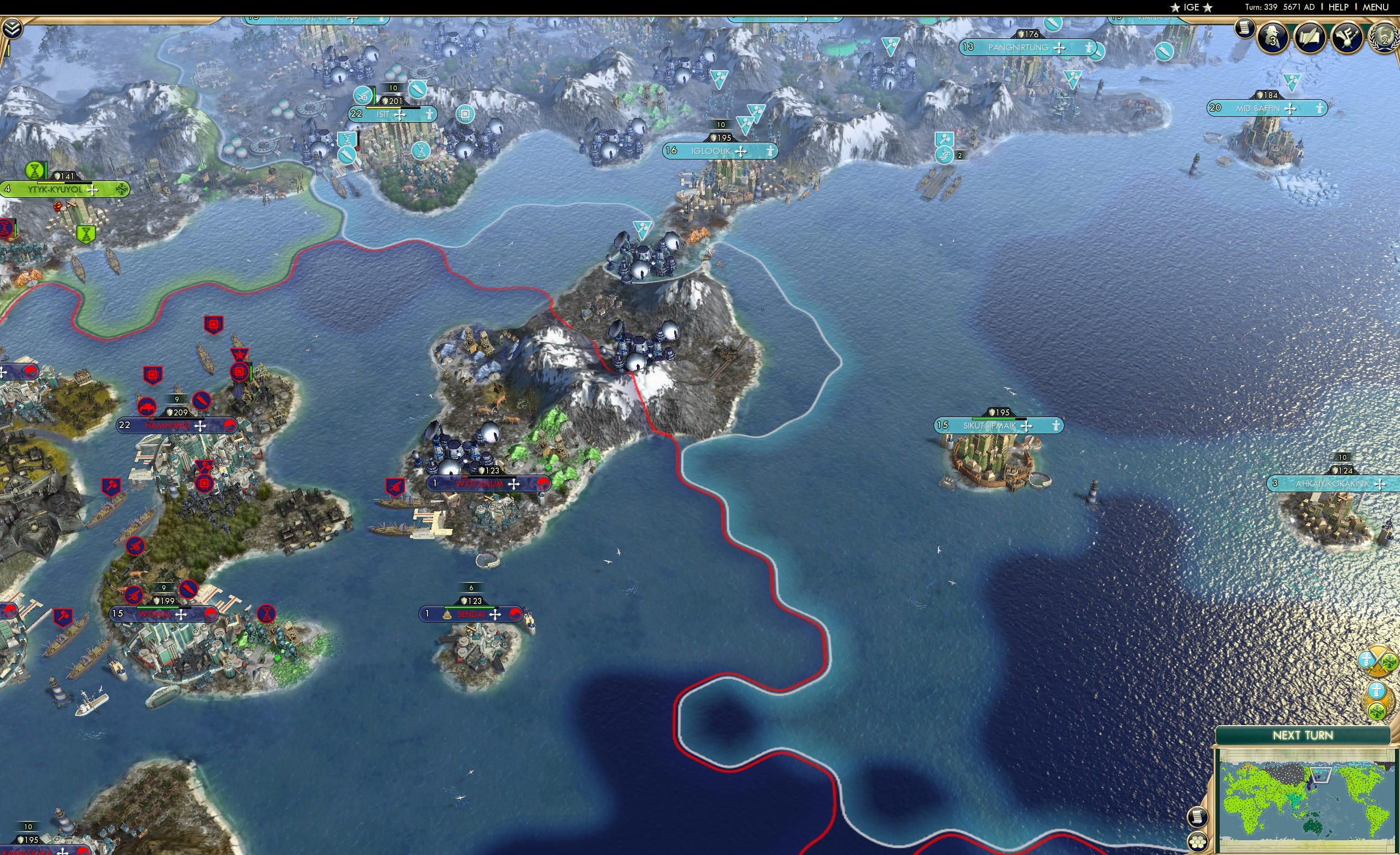Toggle the IGE editor in the top bar
The width and height of the screenshot is (1400, 855).
coord(1191,7)
